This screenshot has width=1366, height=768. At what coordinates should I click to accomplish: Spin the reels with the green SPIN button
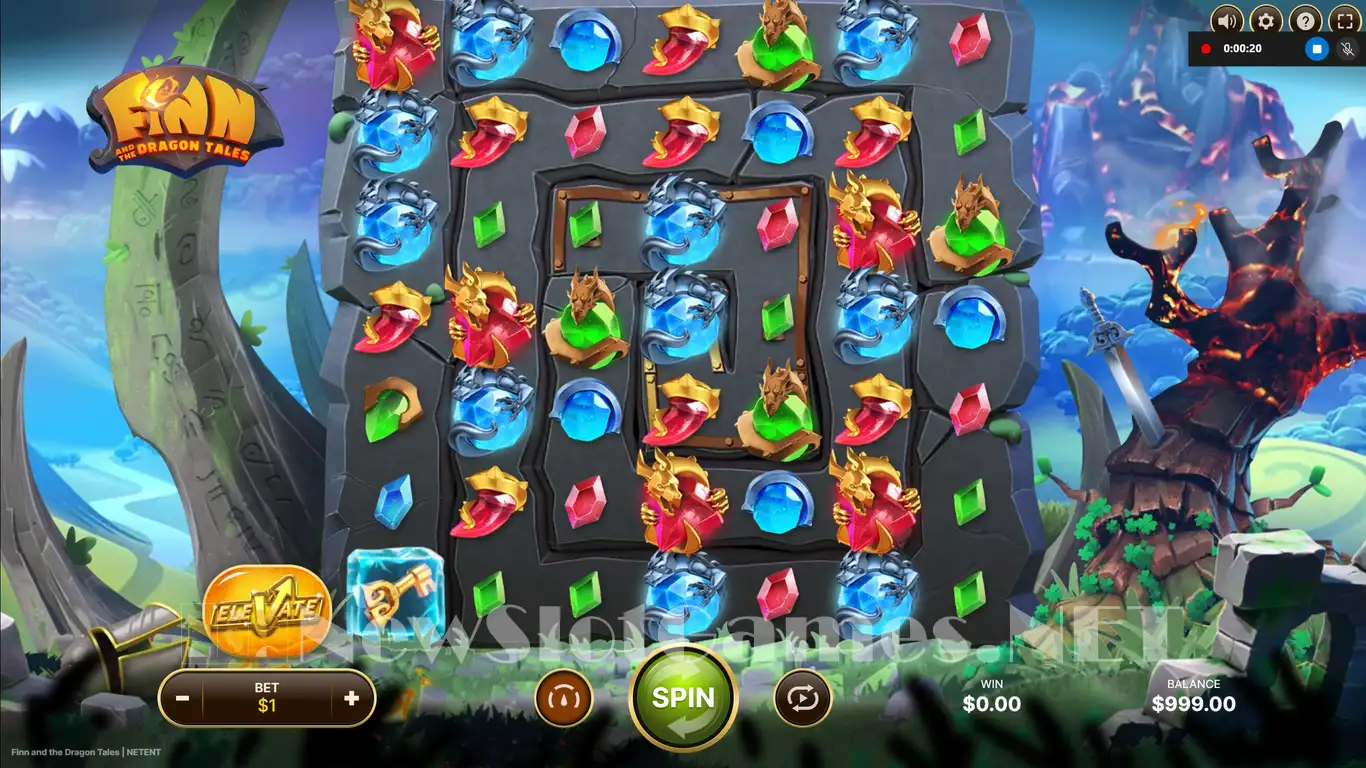[x=683, y=697]
